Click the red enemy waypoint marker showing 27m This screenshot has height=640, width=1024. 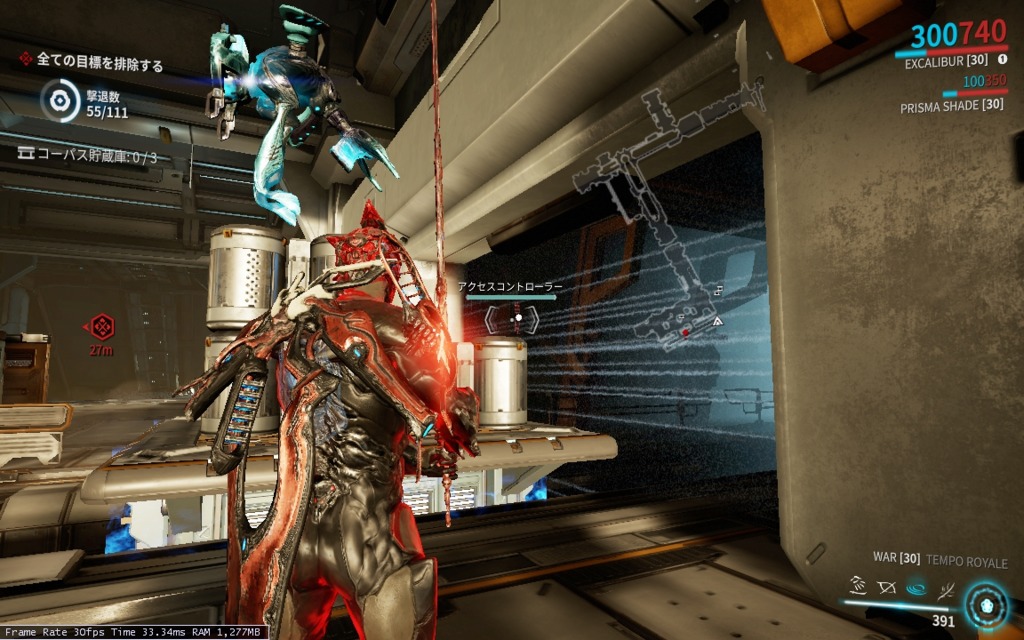(102, 327)
